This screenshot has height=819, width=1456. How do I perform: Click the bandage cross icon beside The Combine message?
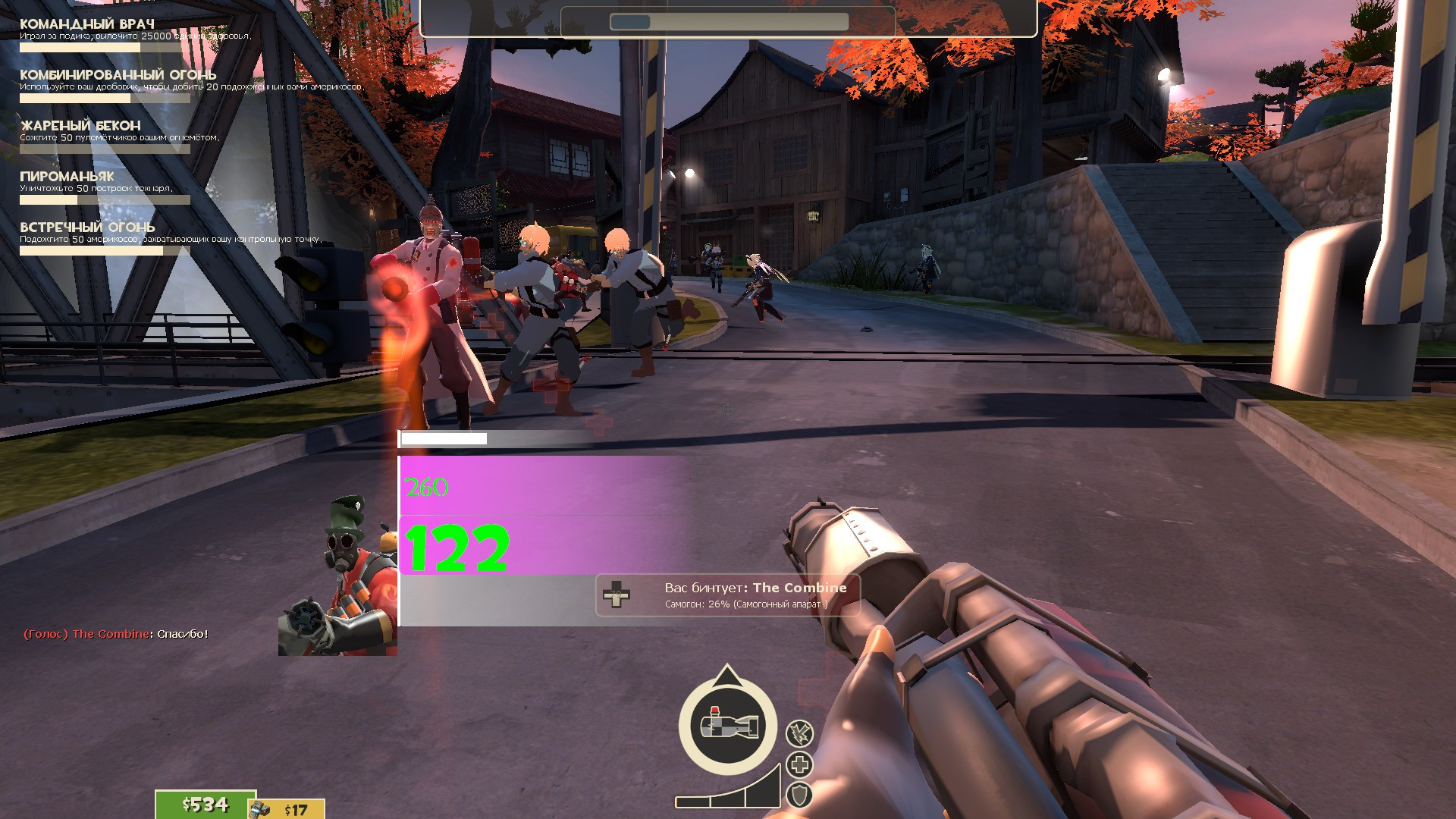(x=618, y=595)
